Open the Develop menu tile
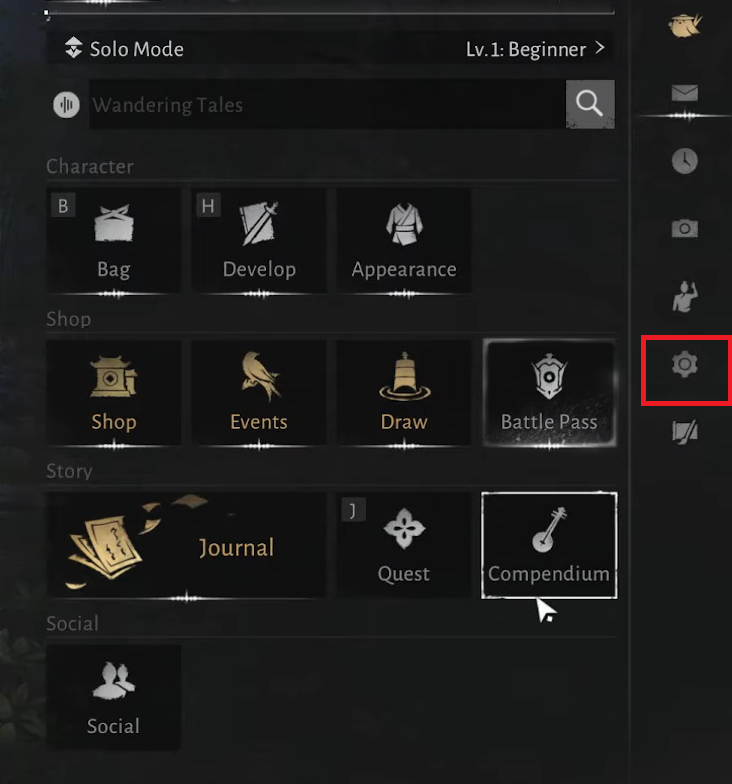 coord(258,241)
